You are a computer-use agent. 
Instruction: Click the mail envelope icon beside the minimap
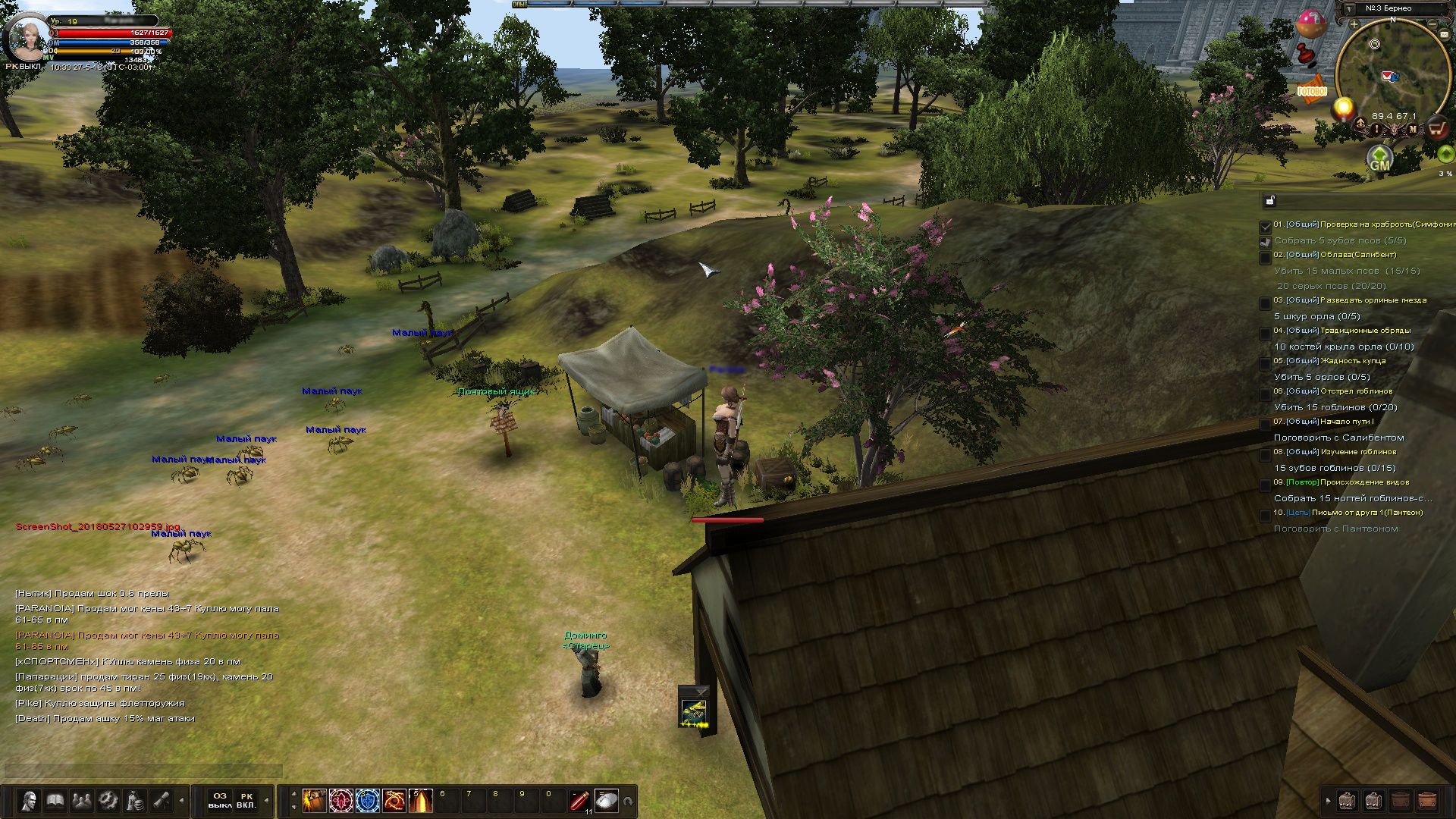coord(1445,33)
